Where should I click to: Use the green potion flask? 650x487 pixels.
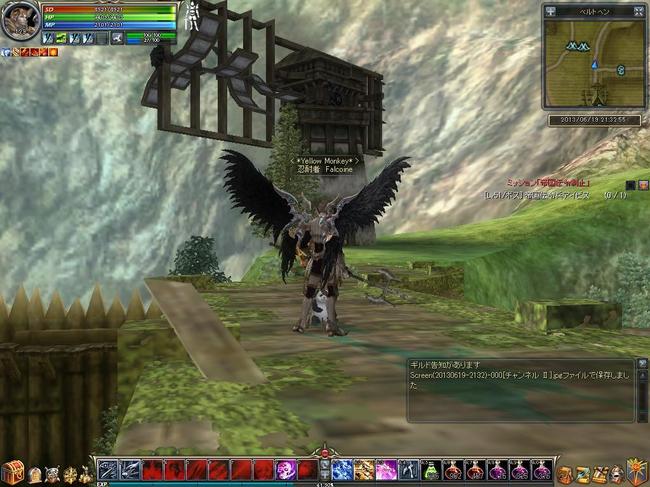431,470
